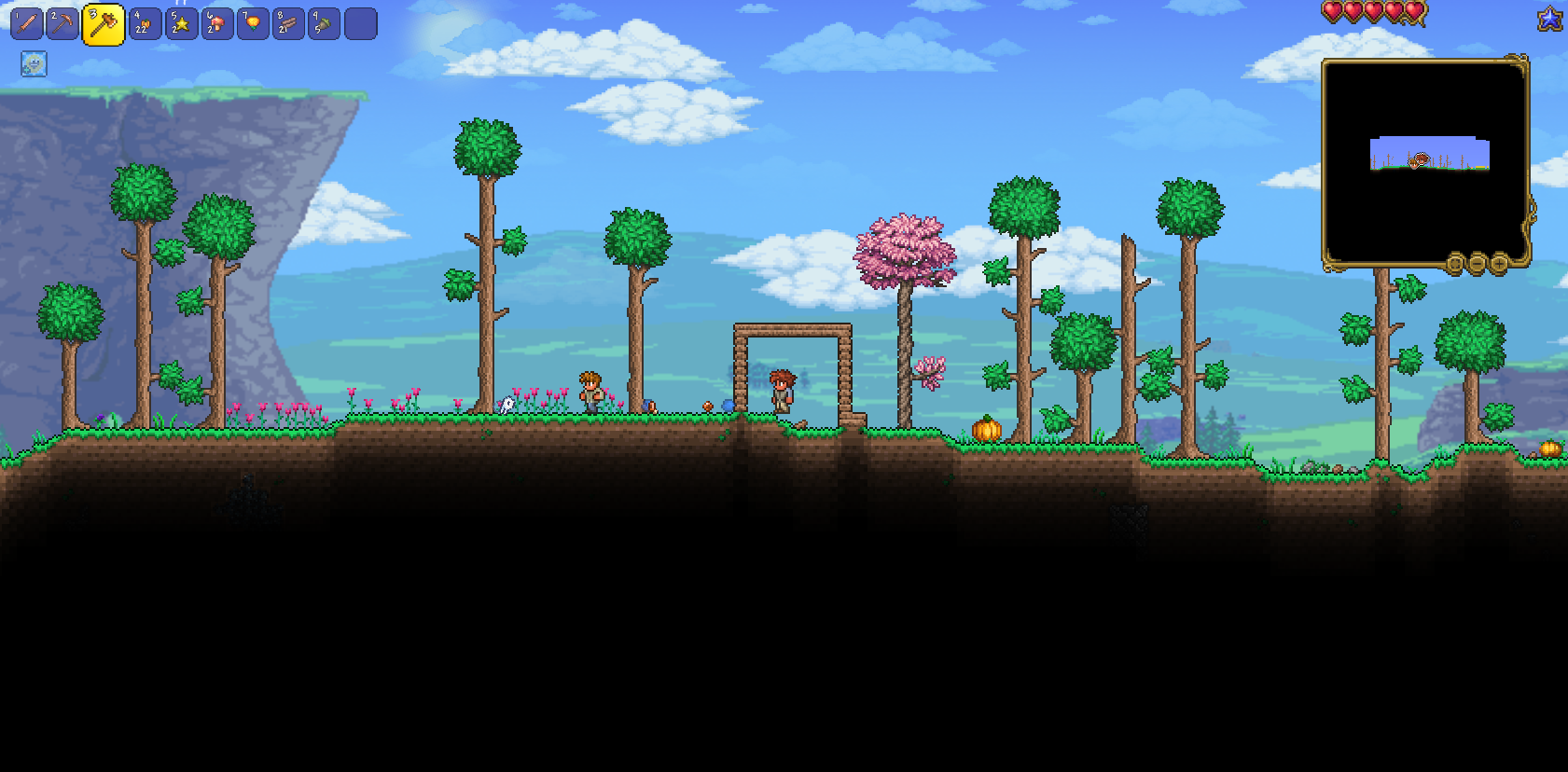Zoom in the minimap with plus button
1568x772 pixels.
1499,264
